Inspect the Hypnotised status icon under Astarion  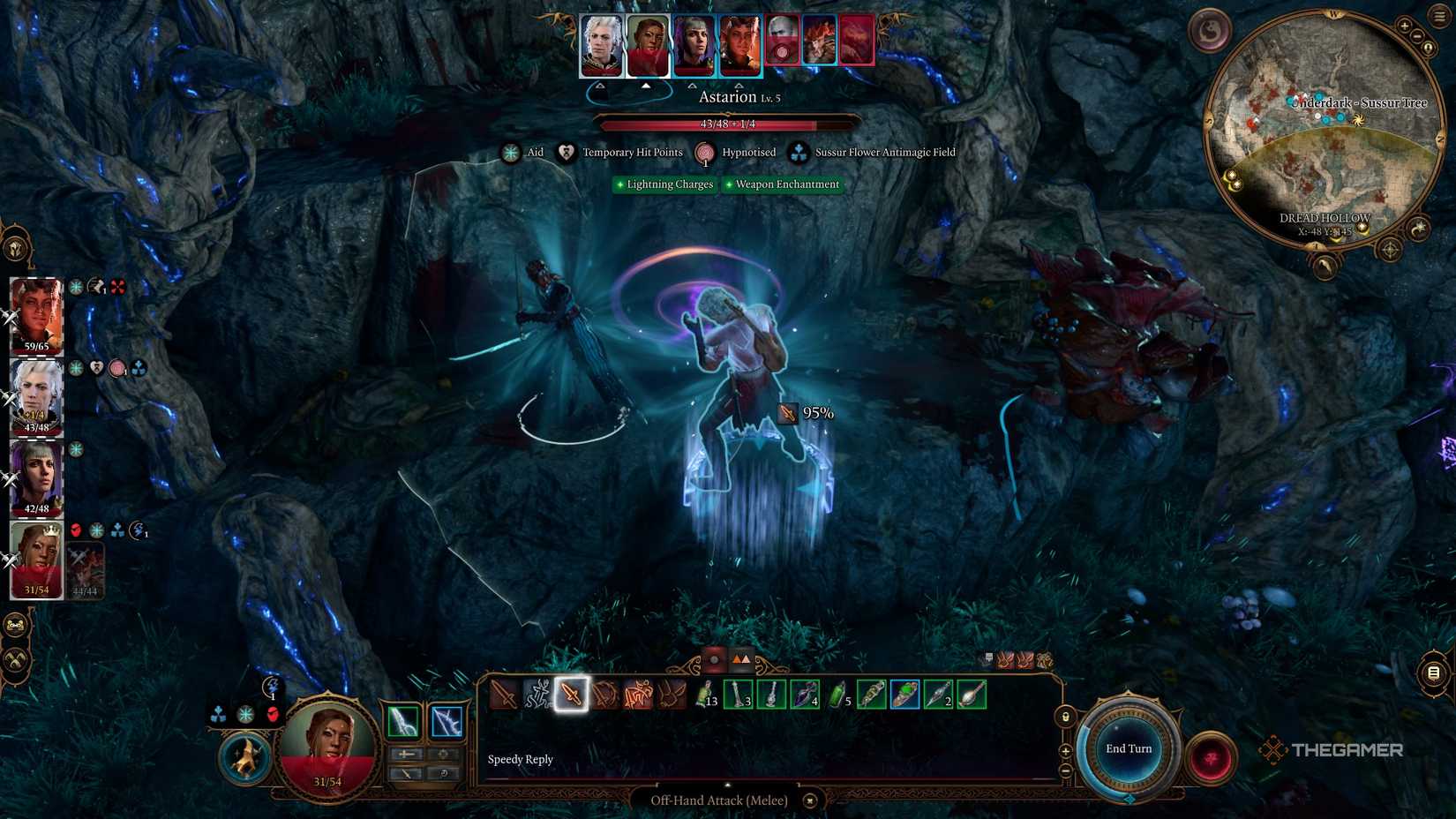click(x=705, y=153)
